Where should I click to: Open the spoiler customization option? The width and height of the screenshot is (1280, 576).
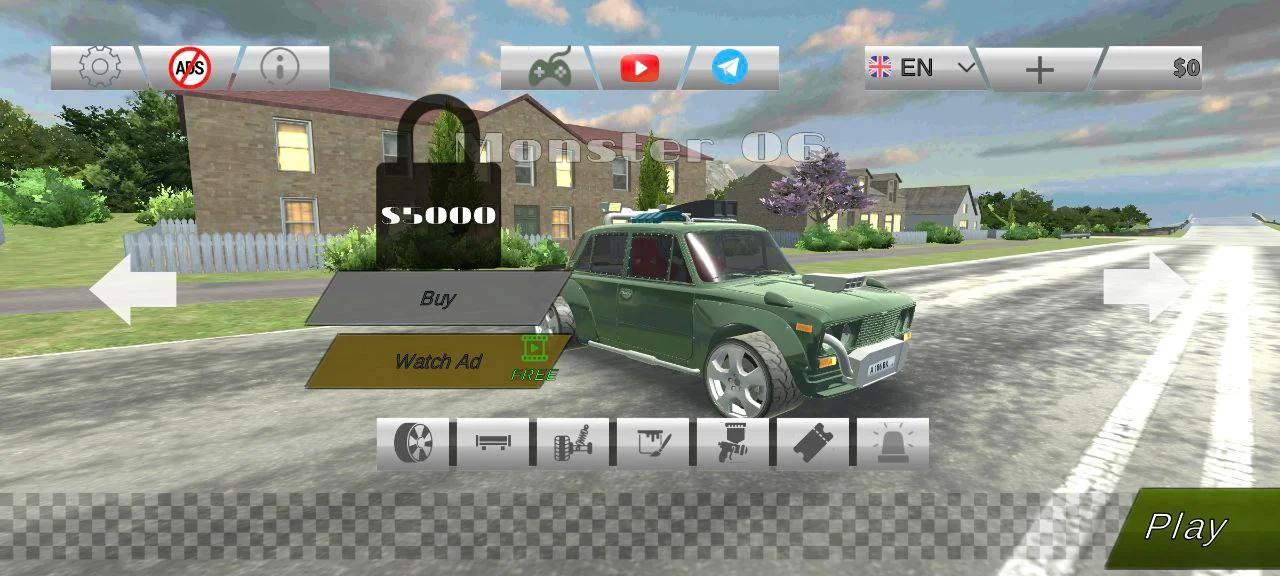point(493,443)
